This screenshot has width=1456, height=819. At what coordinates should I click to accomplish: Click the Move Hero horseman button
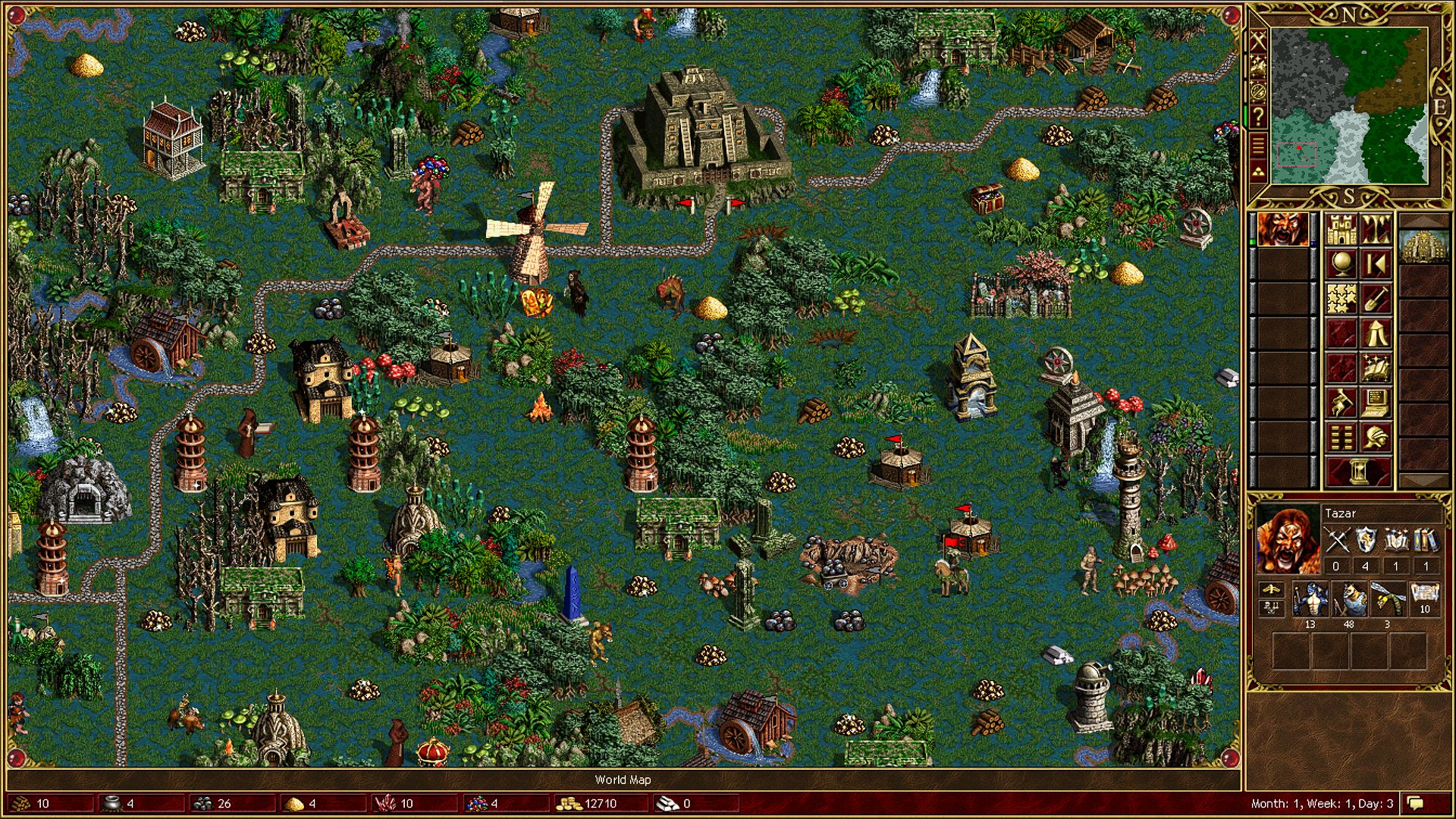(x=1341, y=403)
